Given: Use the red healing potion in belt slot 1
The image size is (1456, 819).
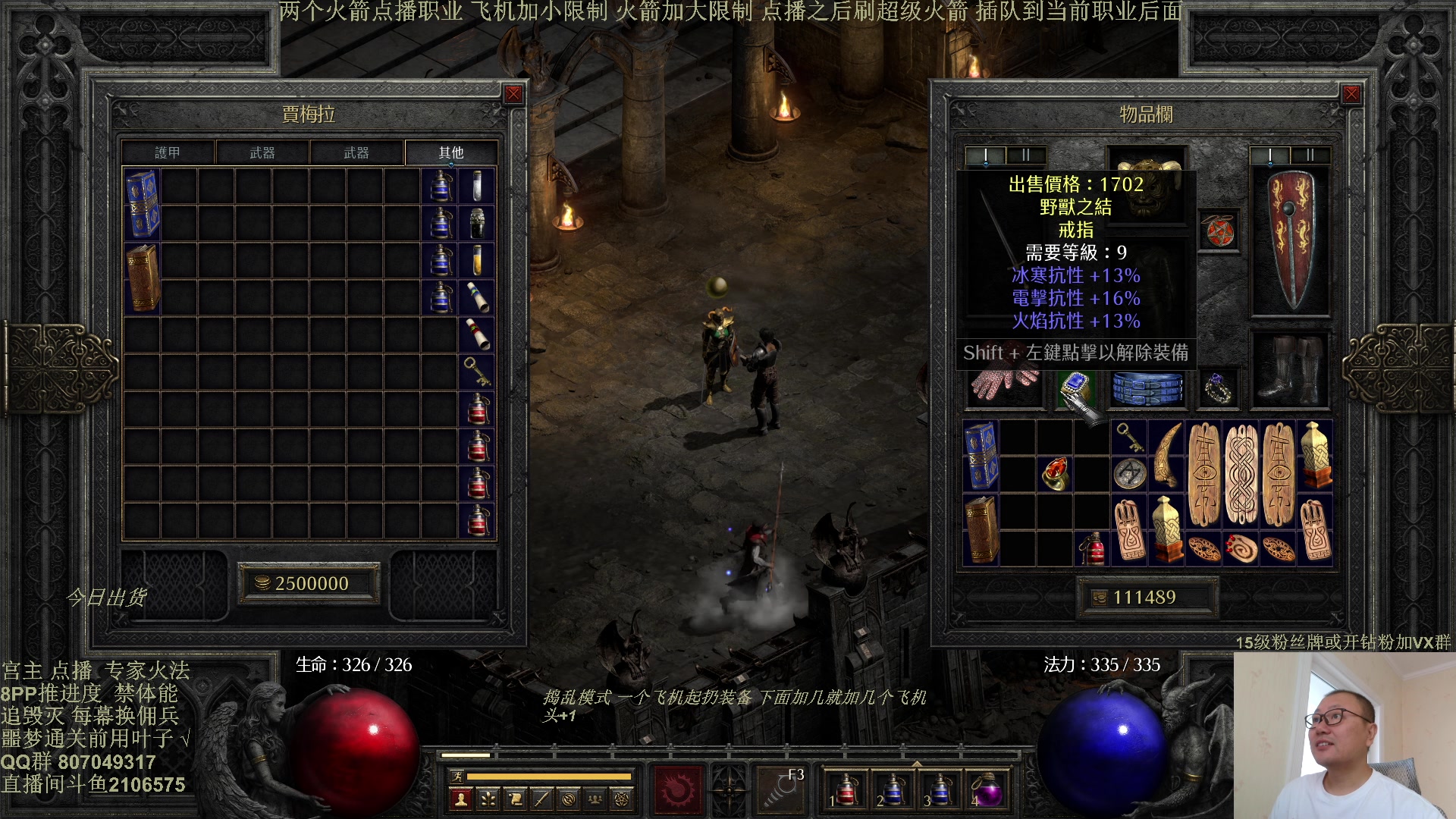Looking at the screenshot, I should coord(847,790).
